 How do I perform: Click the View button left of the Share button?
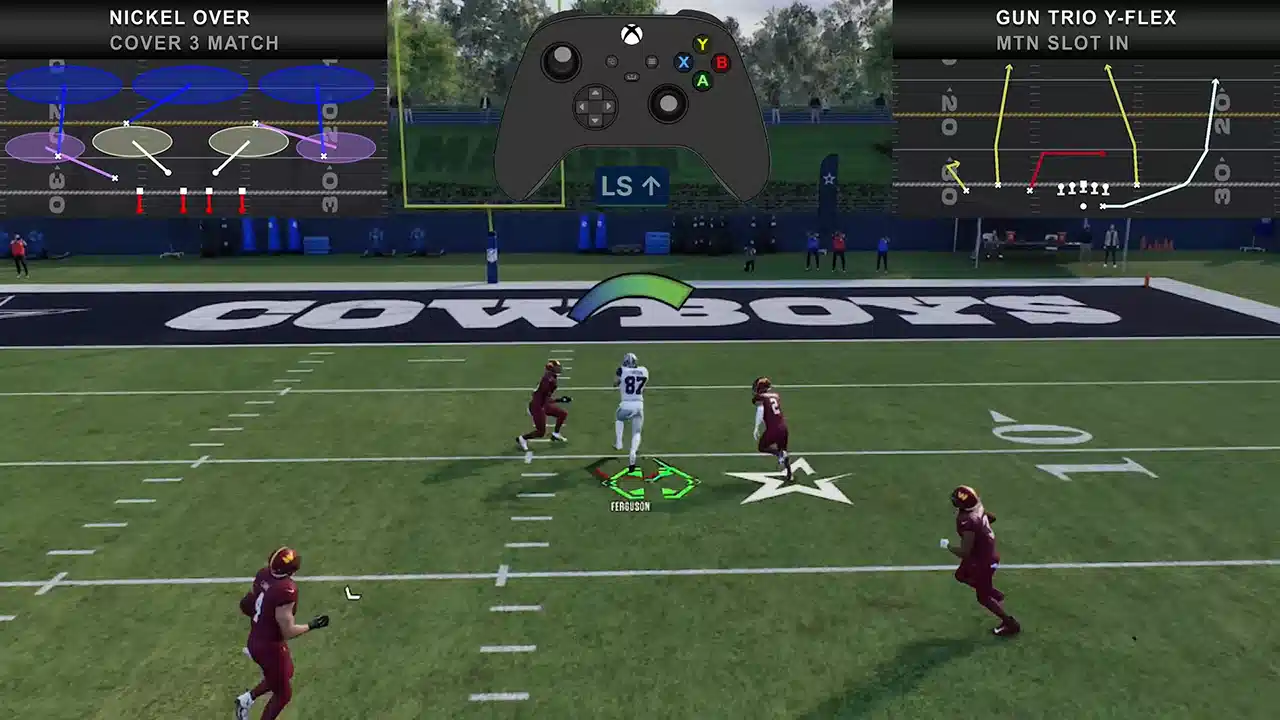click(612, 62)
